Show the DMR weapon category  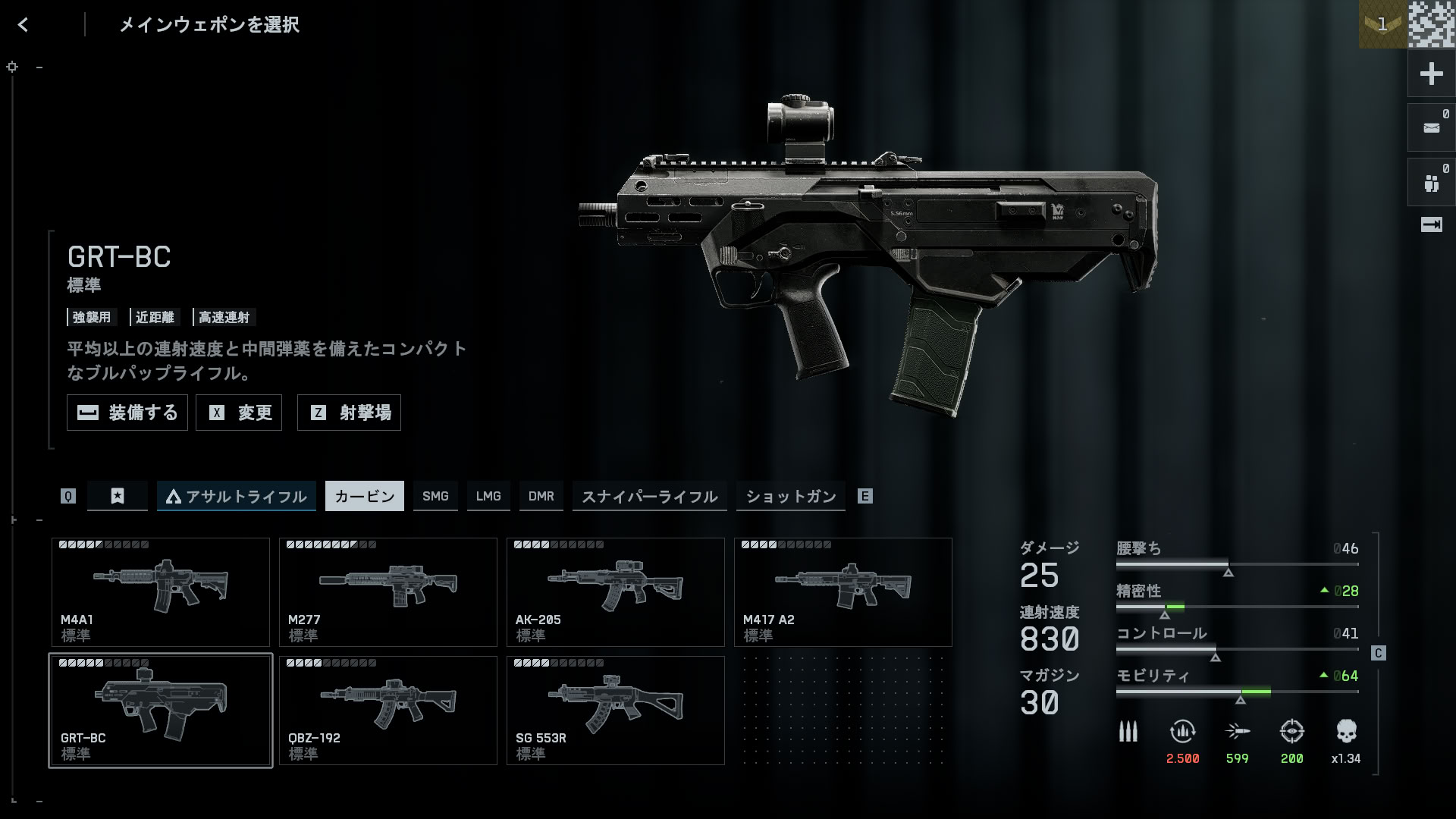coord(541,496)
